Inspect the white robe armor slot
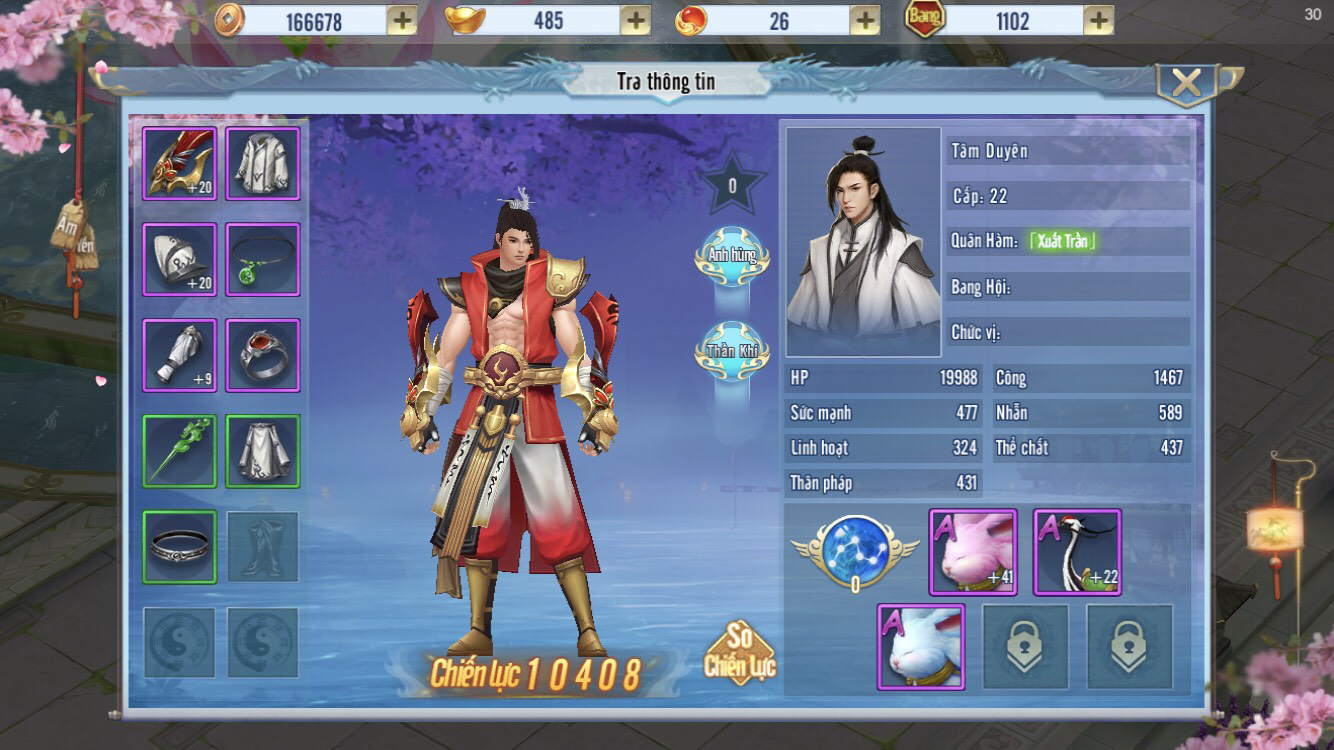The width and height of the screenshot is (1334, 750). [x=263, y=164]
